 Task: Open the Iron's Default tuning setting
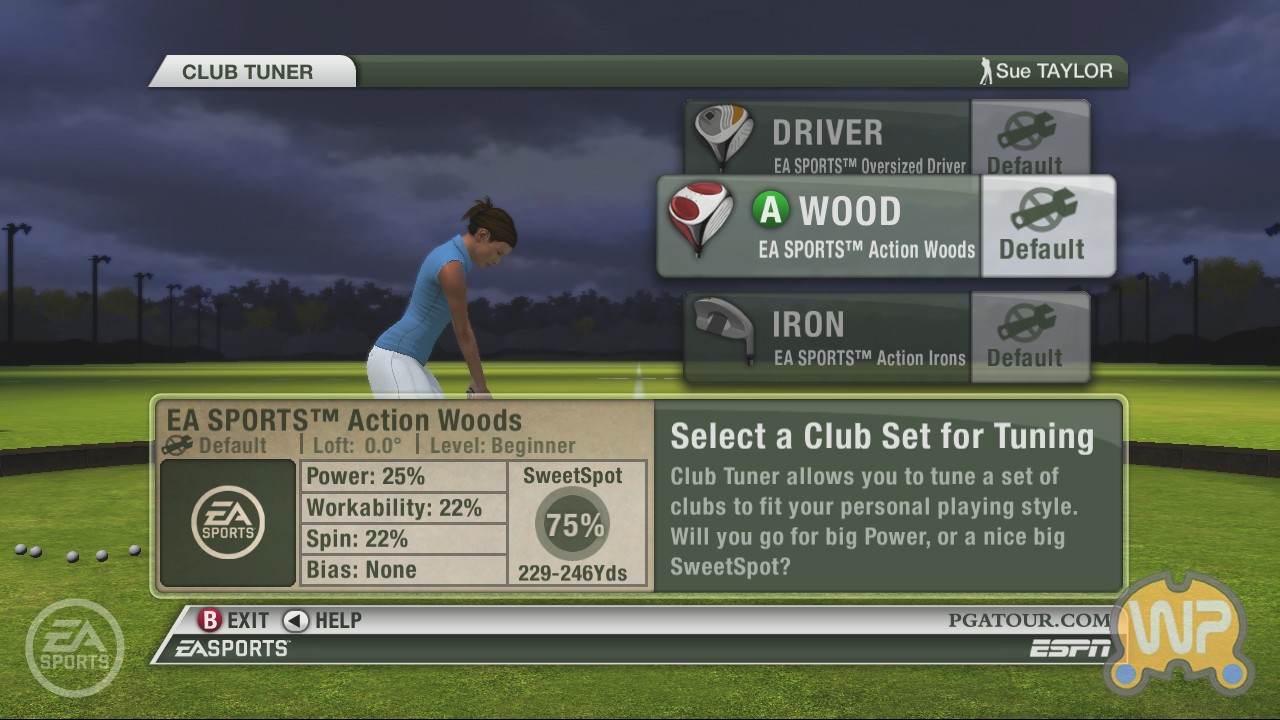[x=1027, y=336]
